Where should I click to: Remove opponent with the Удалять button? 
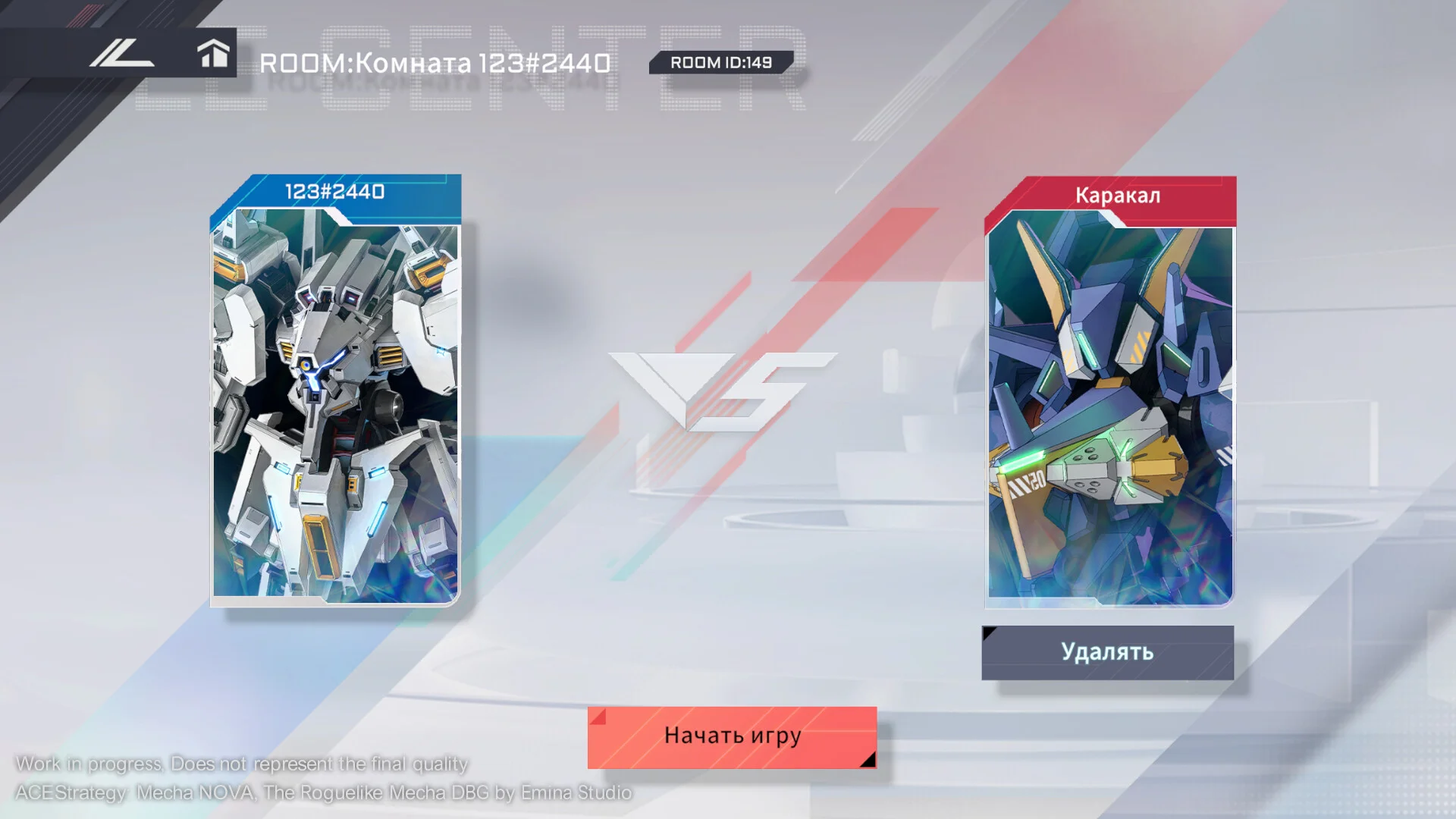click(1107, 652)
